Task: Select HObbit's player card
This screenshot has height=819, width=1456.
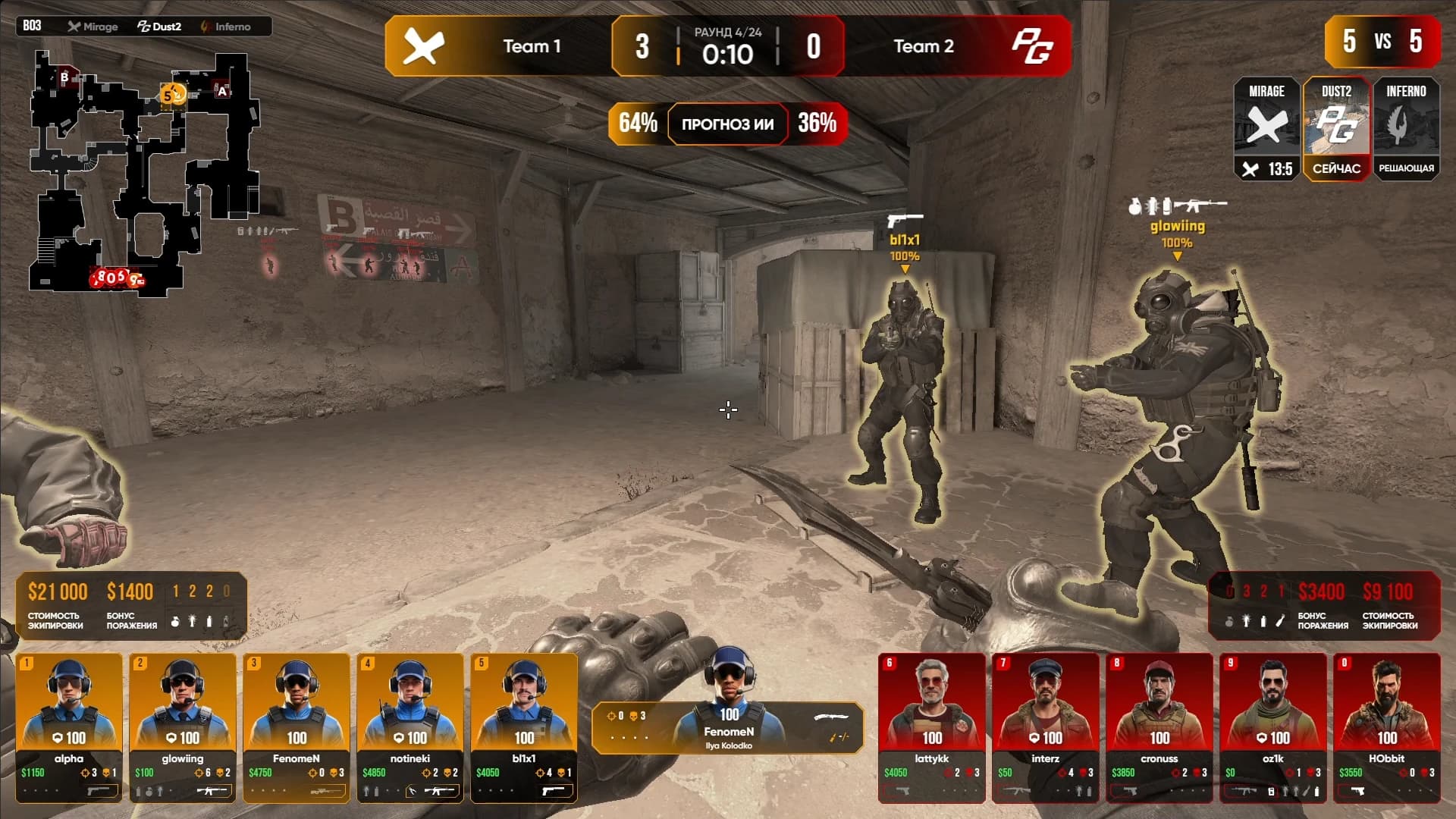Action: tap(1387, 726)
